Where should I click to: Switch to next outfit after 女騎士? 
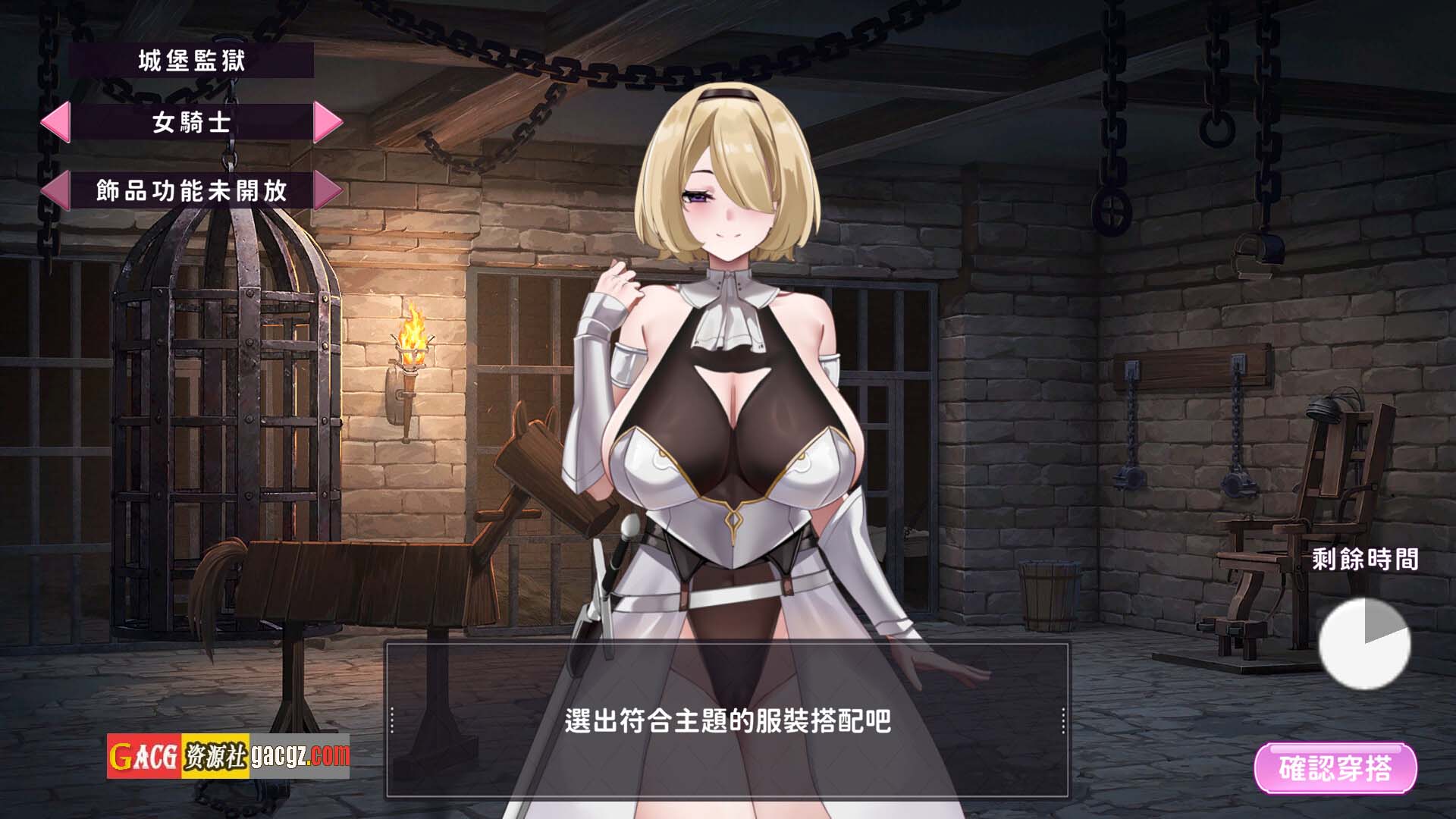tap(328, 122)
